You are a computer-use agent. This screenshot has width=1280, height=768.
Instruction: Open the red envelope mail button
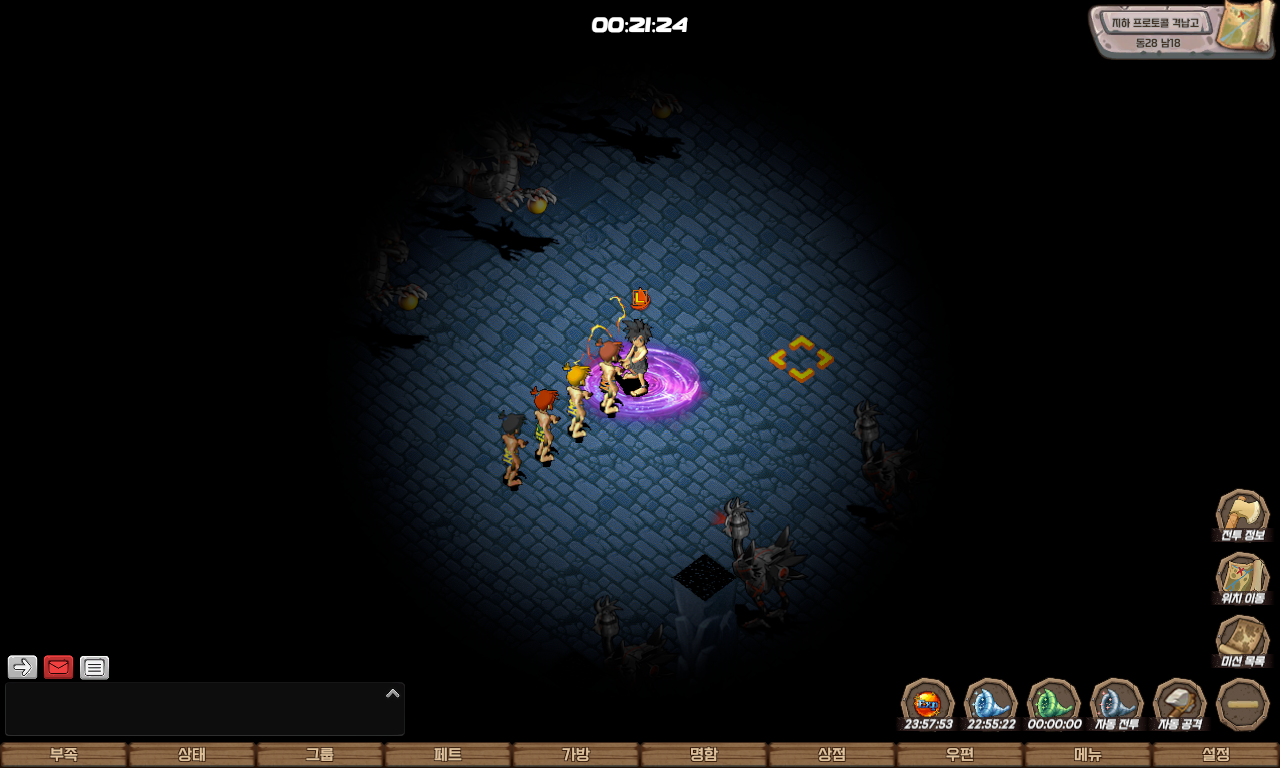point(59,667)
